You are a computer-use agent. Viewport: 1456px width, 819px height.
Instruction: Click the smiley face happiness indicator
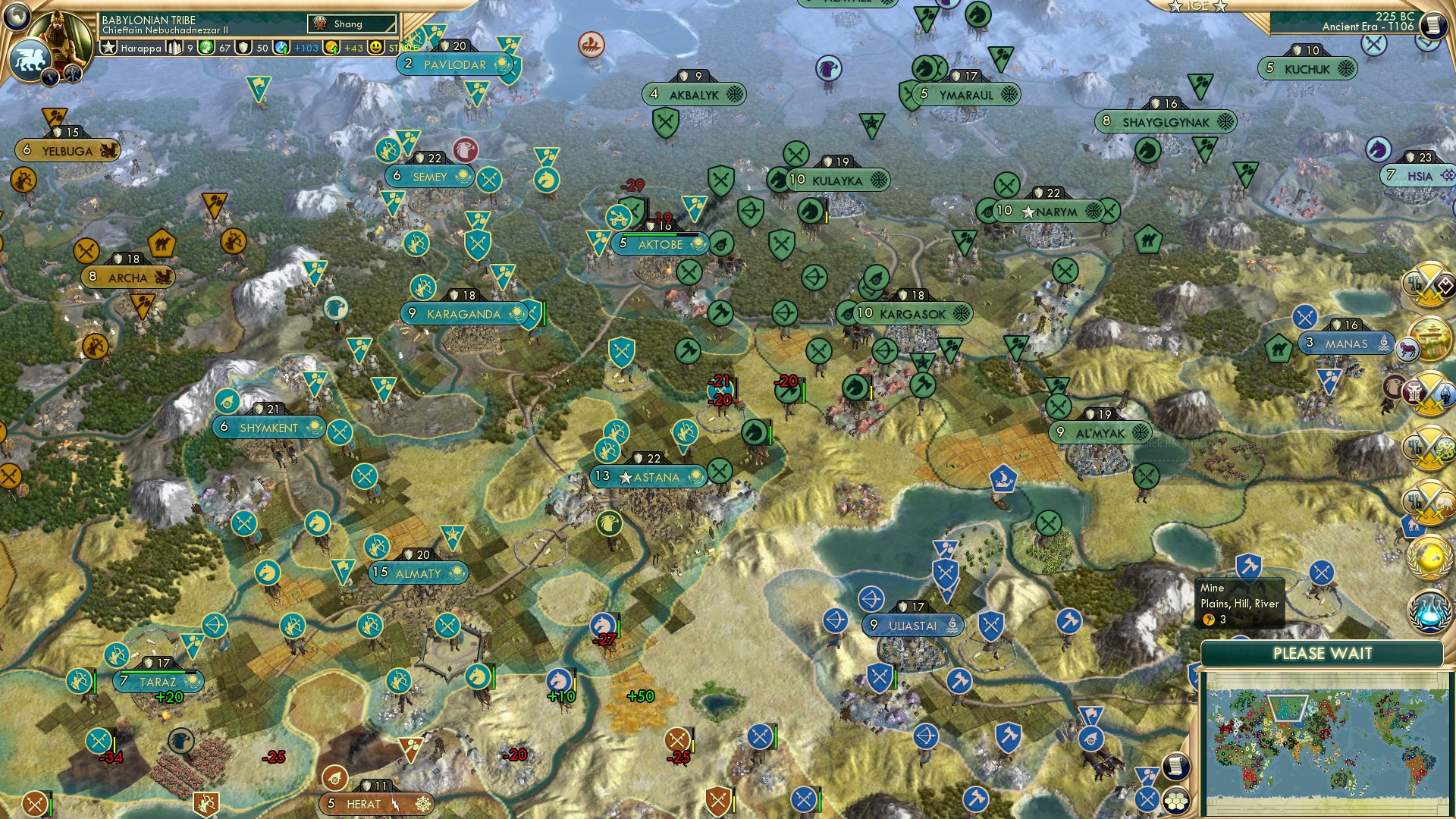point(375,47)
